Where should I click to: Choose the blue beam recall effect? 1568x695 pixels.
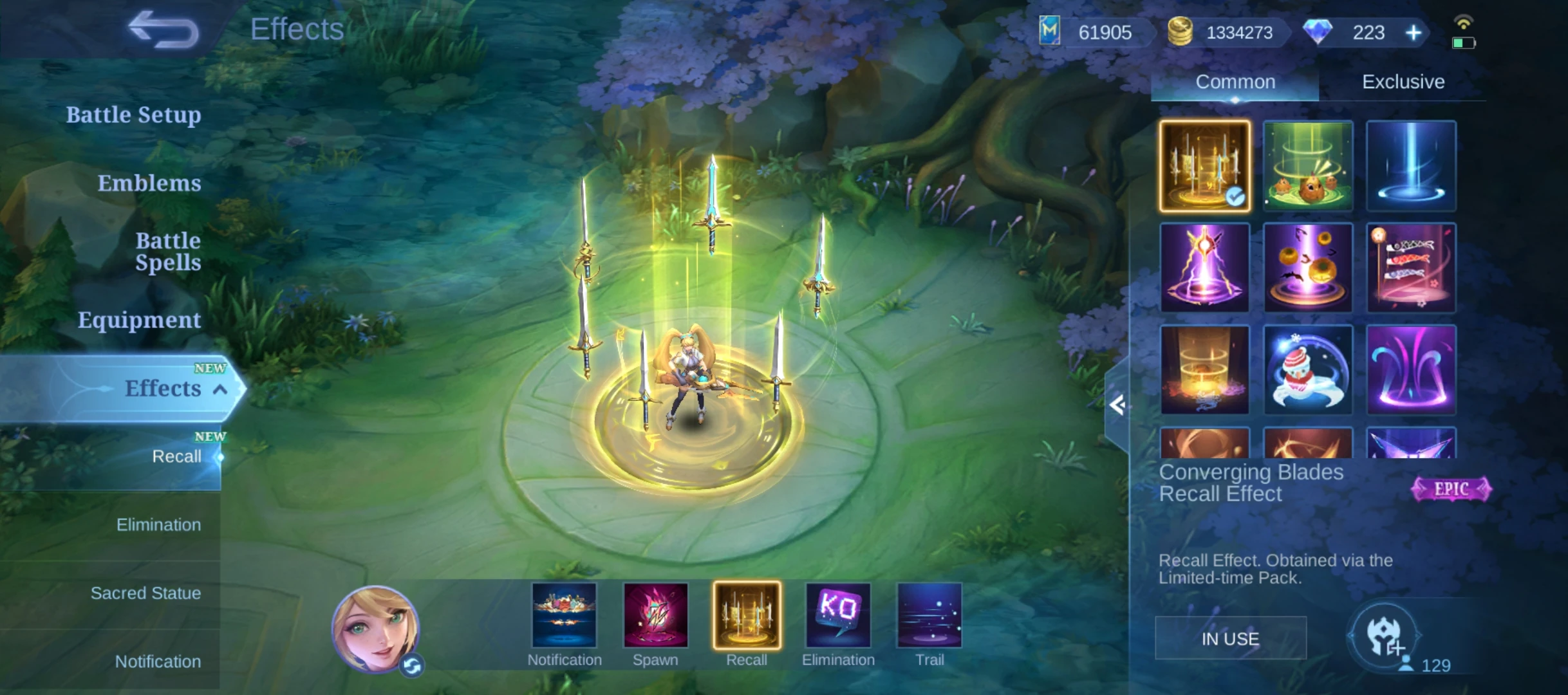(1410, 165)
